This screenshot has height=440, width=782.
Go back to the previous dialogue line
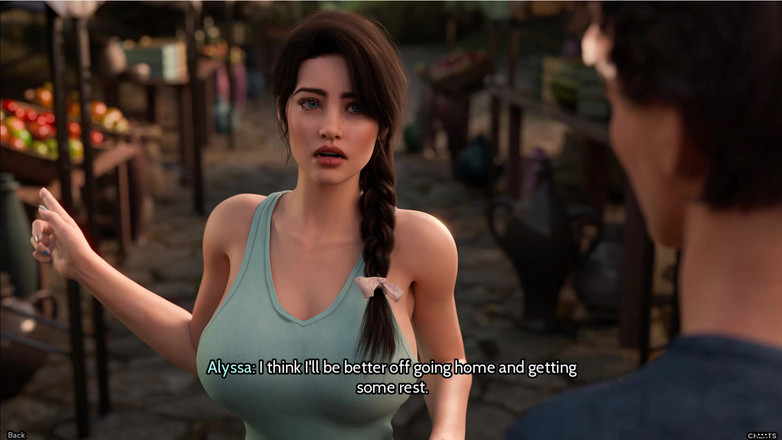16,434
